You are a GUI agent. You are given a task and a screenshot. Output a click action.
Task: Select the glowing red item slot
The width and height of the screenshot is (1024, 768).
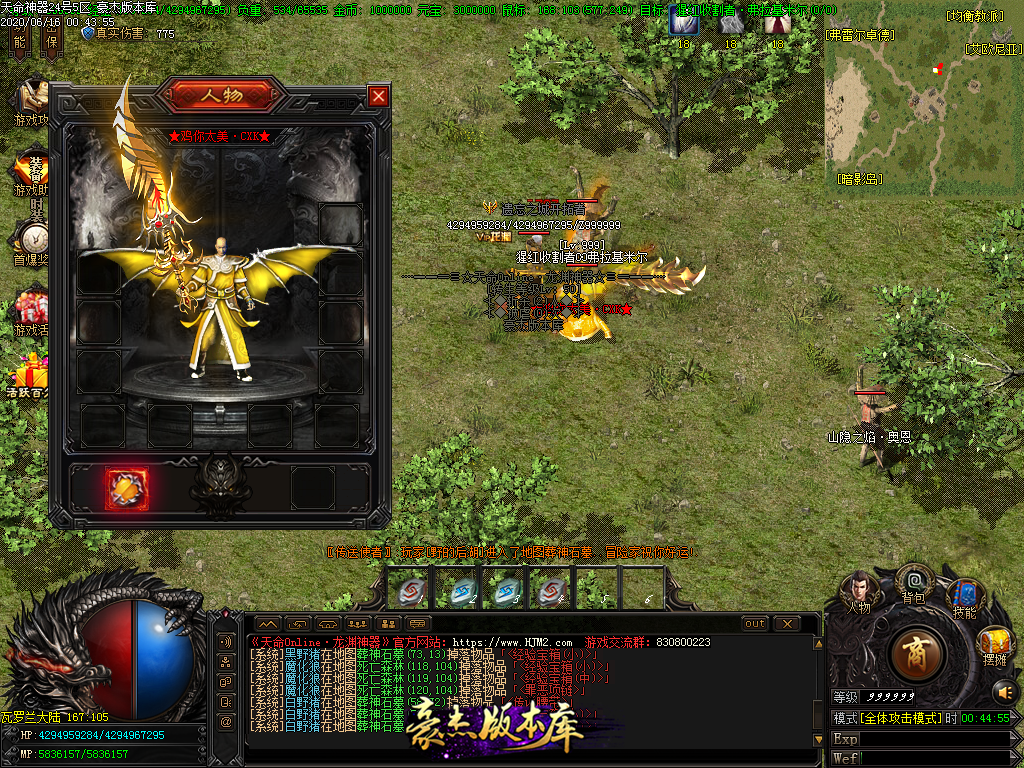click(127, 489)
